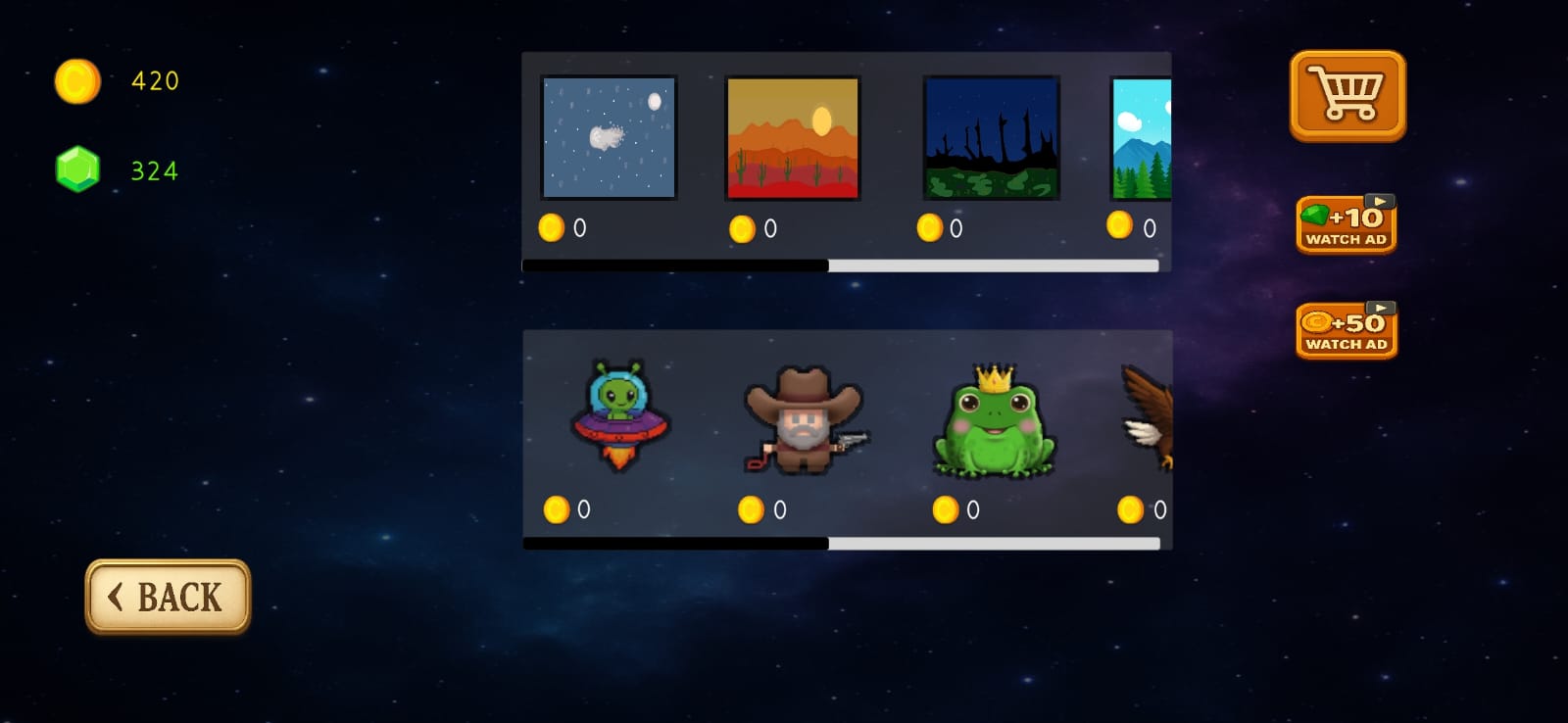Image resolution: width=1568 pixels, height=723 pixels.
Task: Watch ad to earn 10 gems
Action: (x=1346, y=223)
